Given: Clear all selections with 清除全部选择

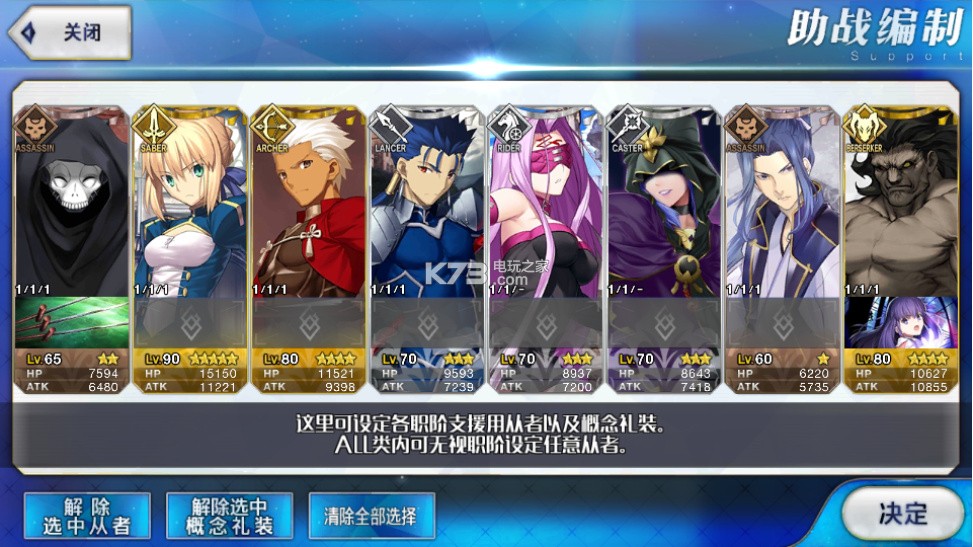Looking at the screenshot, I should [x=371, y=517].
